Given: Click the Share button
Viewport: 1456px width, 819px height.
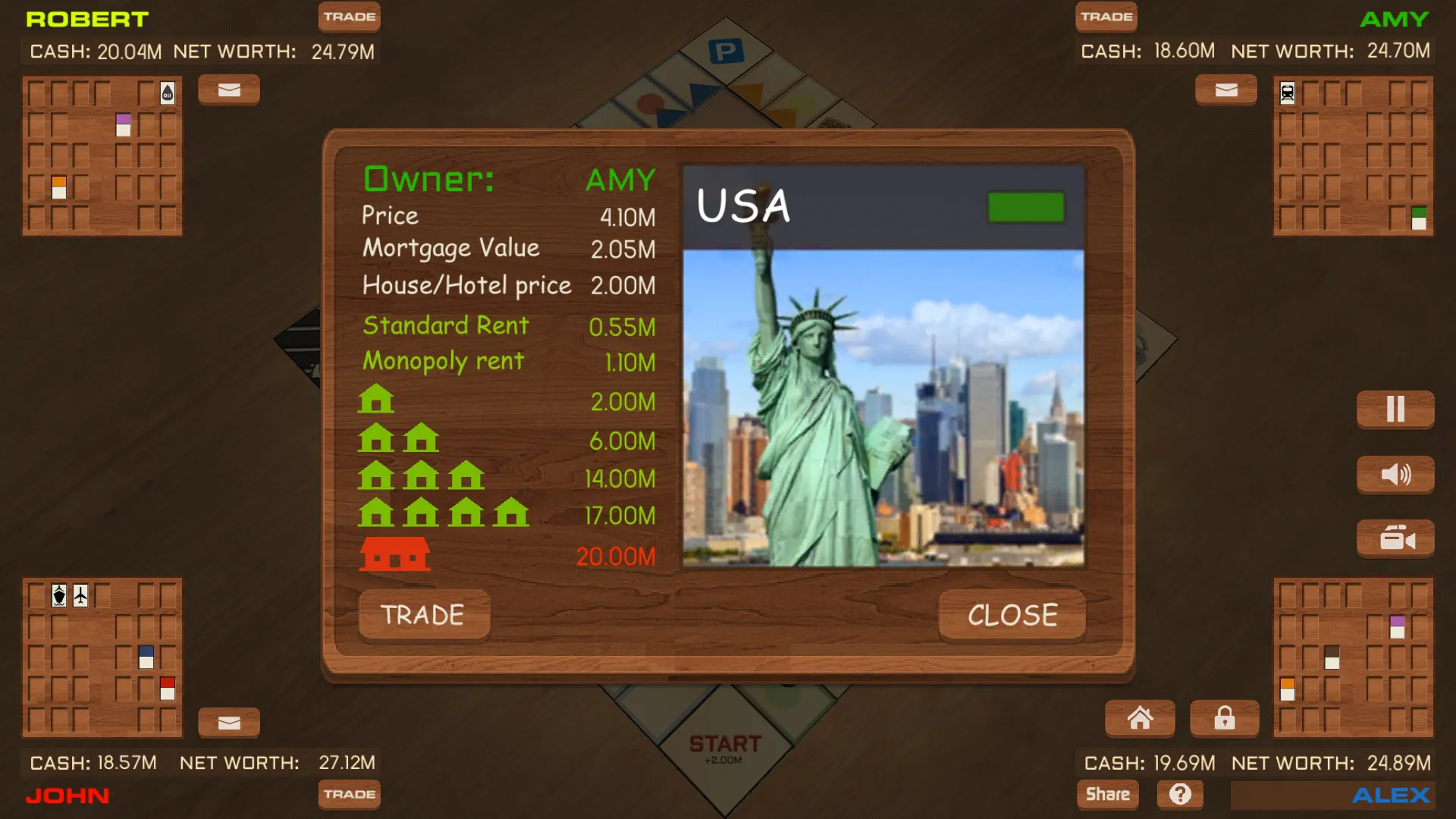Looking at the screenshot, I should 1107,794.
